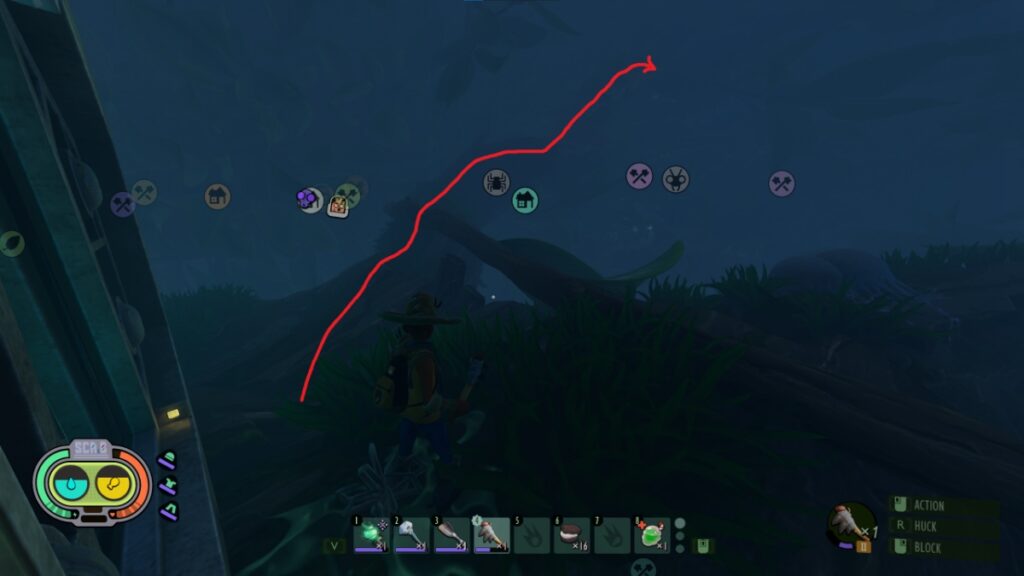Use the cookie sandwich stack of 16
The image size is (1024, 576).
pos(571,535)
